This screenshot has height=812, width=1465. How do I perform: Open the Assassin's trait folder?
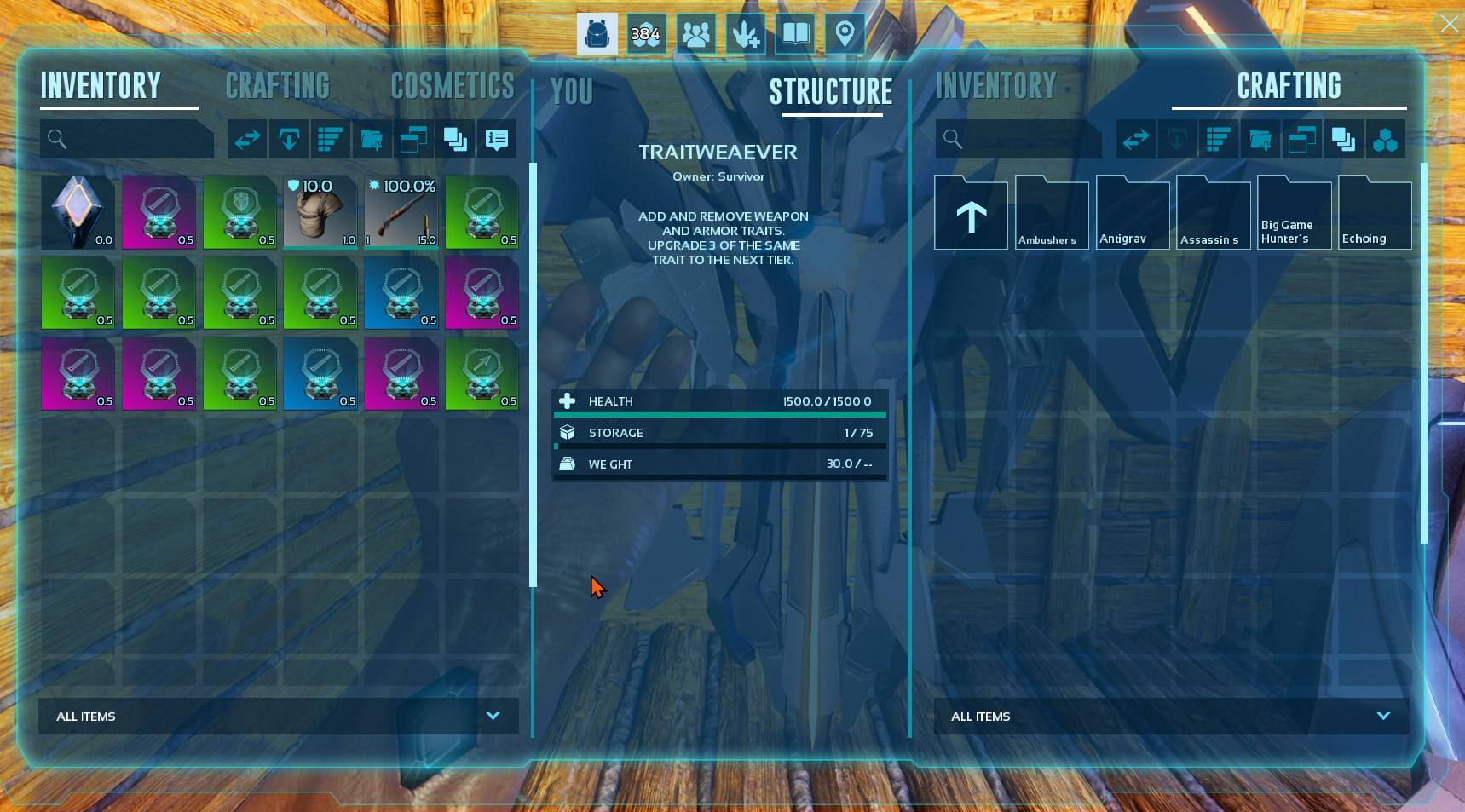[1213, 213]
